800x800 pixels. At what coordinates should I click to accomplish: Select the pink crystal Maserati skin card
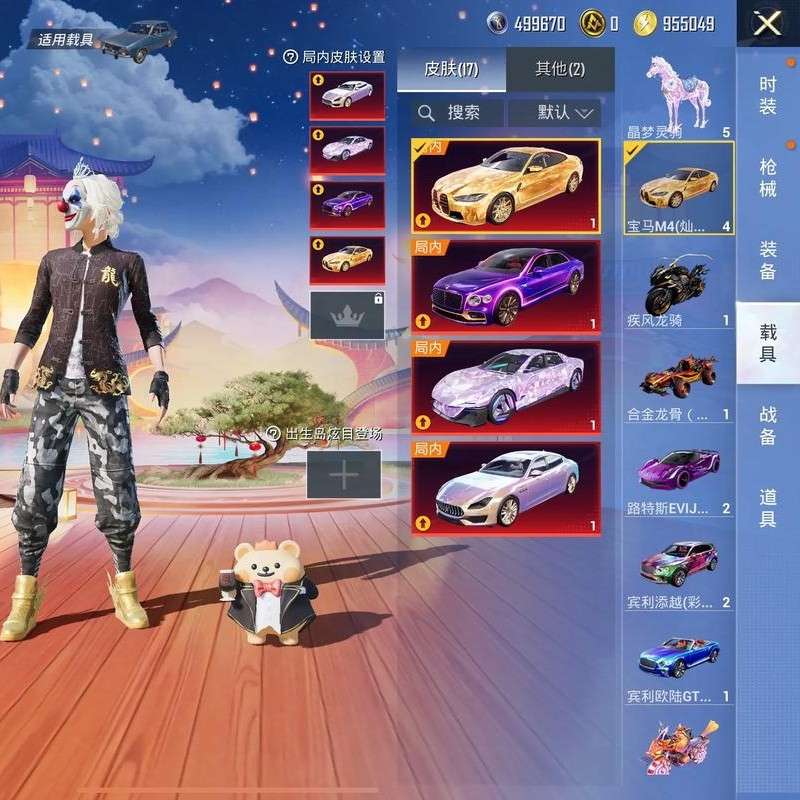[x=505, y=387]
